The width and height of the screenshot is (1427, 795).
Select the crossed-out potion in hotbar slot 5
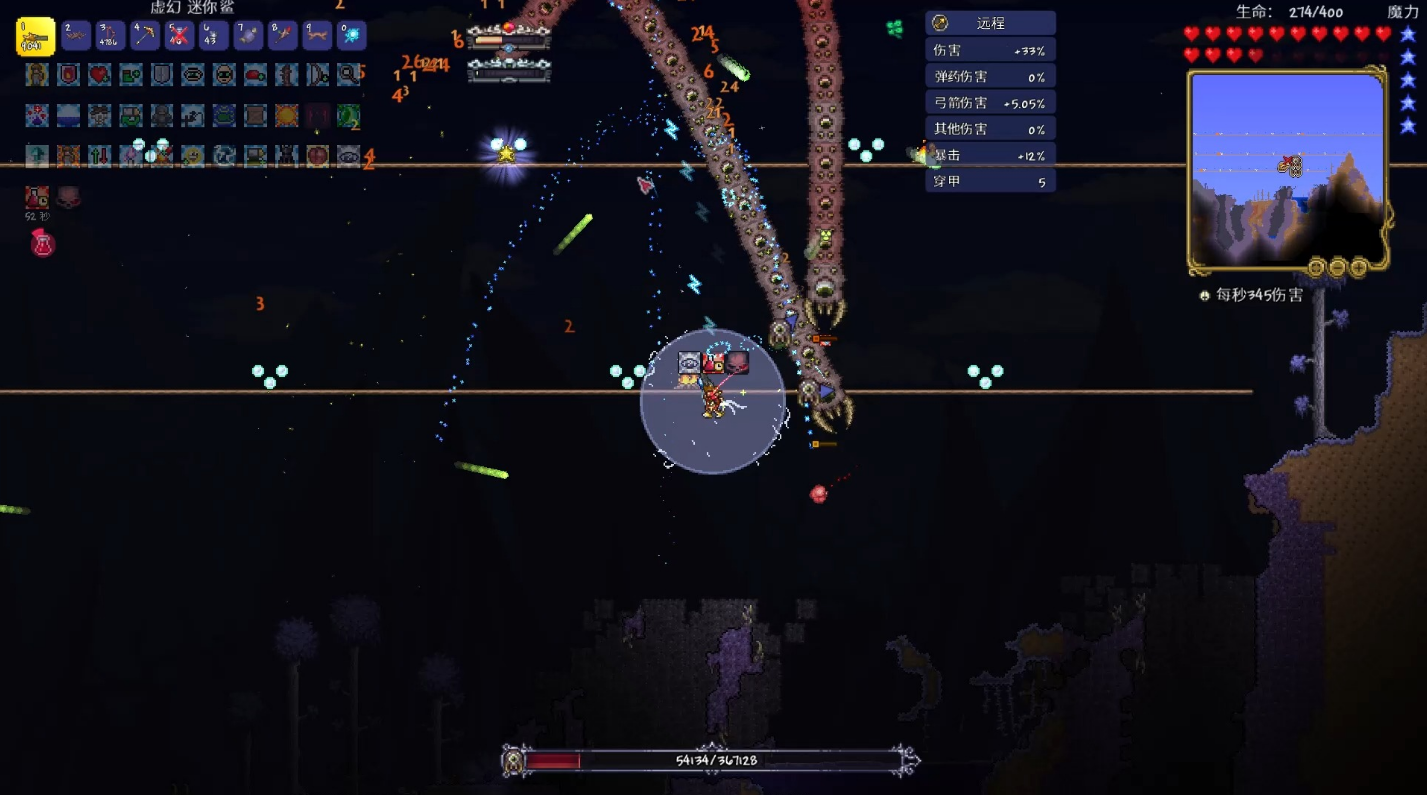(x=179, y=36)
